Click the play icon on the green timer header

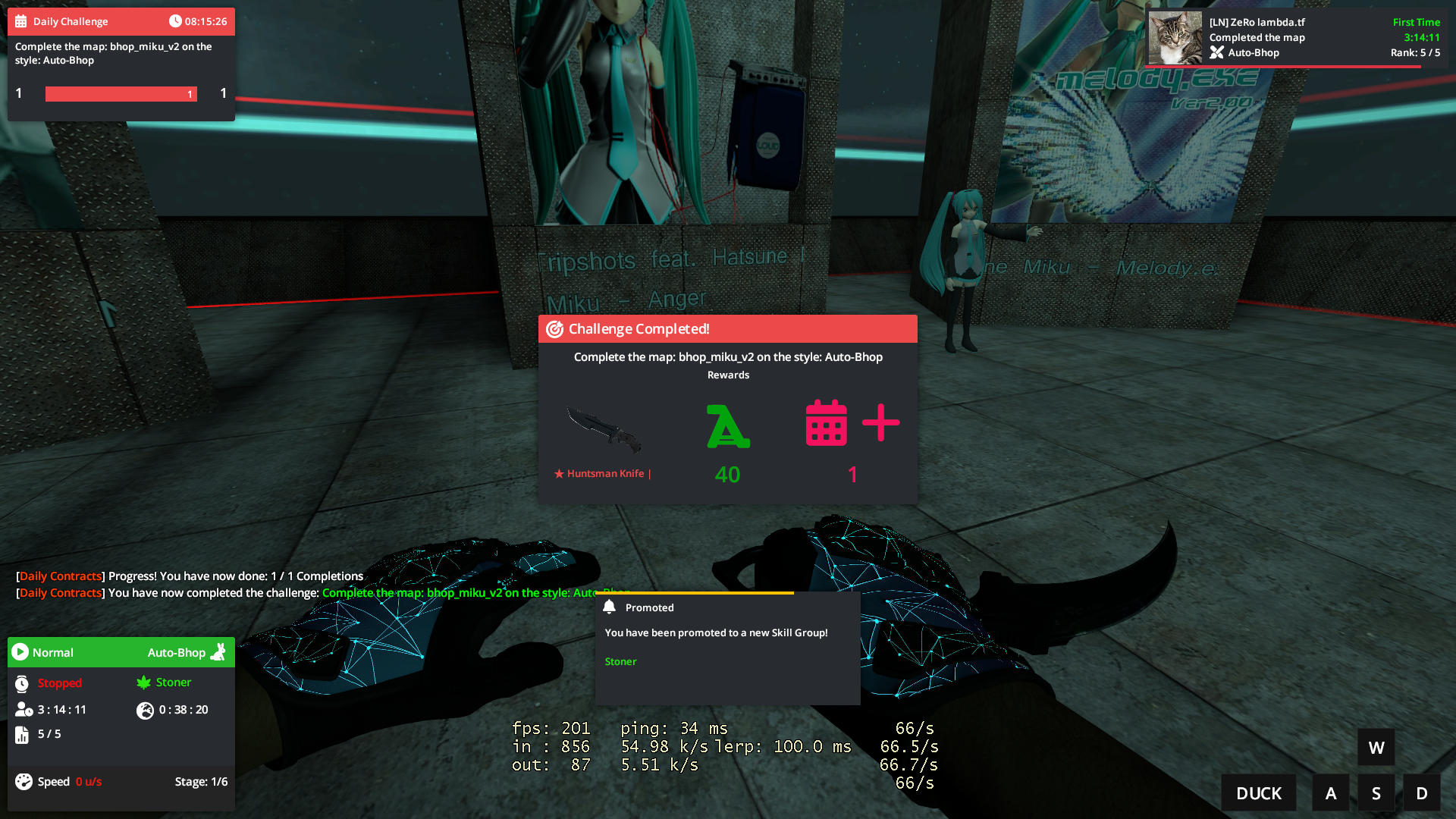click(20, 652)
